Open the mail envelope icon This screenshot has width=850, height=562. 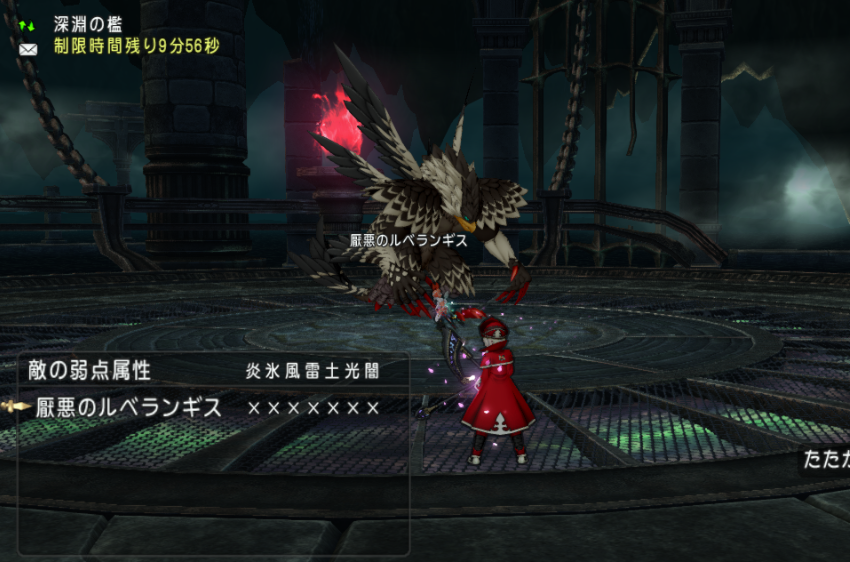(27, 48)
